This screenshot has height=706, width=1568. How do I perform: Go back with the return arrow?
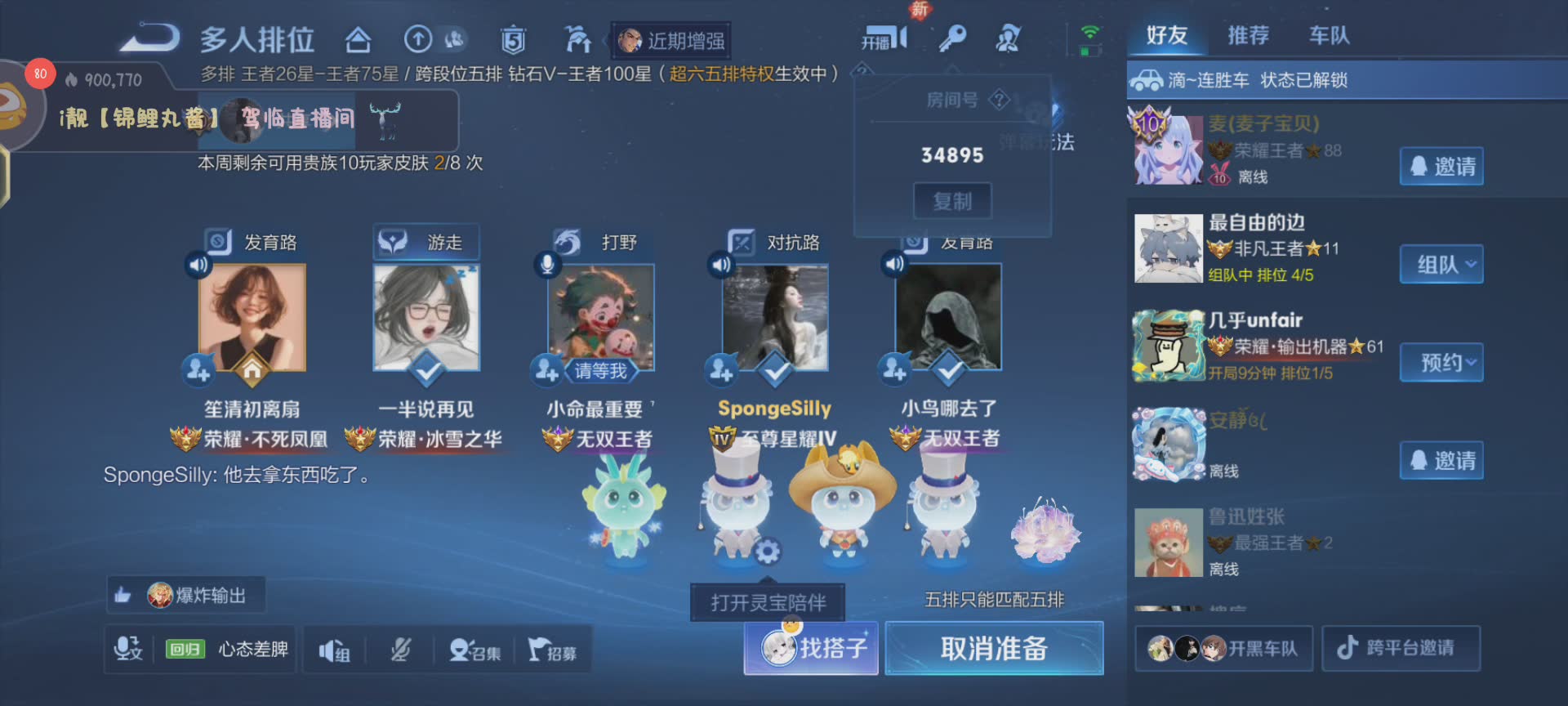pos(149,38)
